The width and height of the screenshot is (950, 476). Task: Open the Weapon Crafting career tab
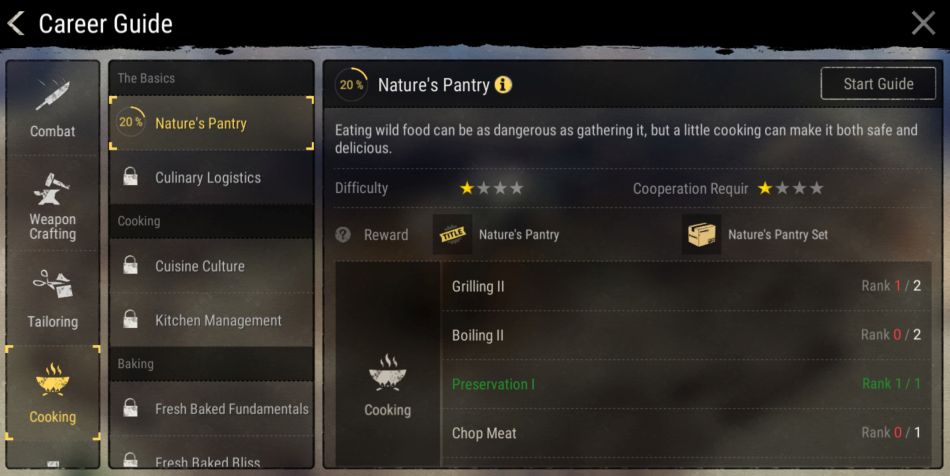point(53,206)
